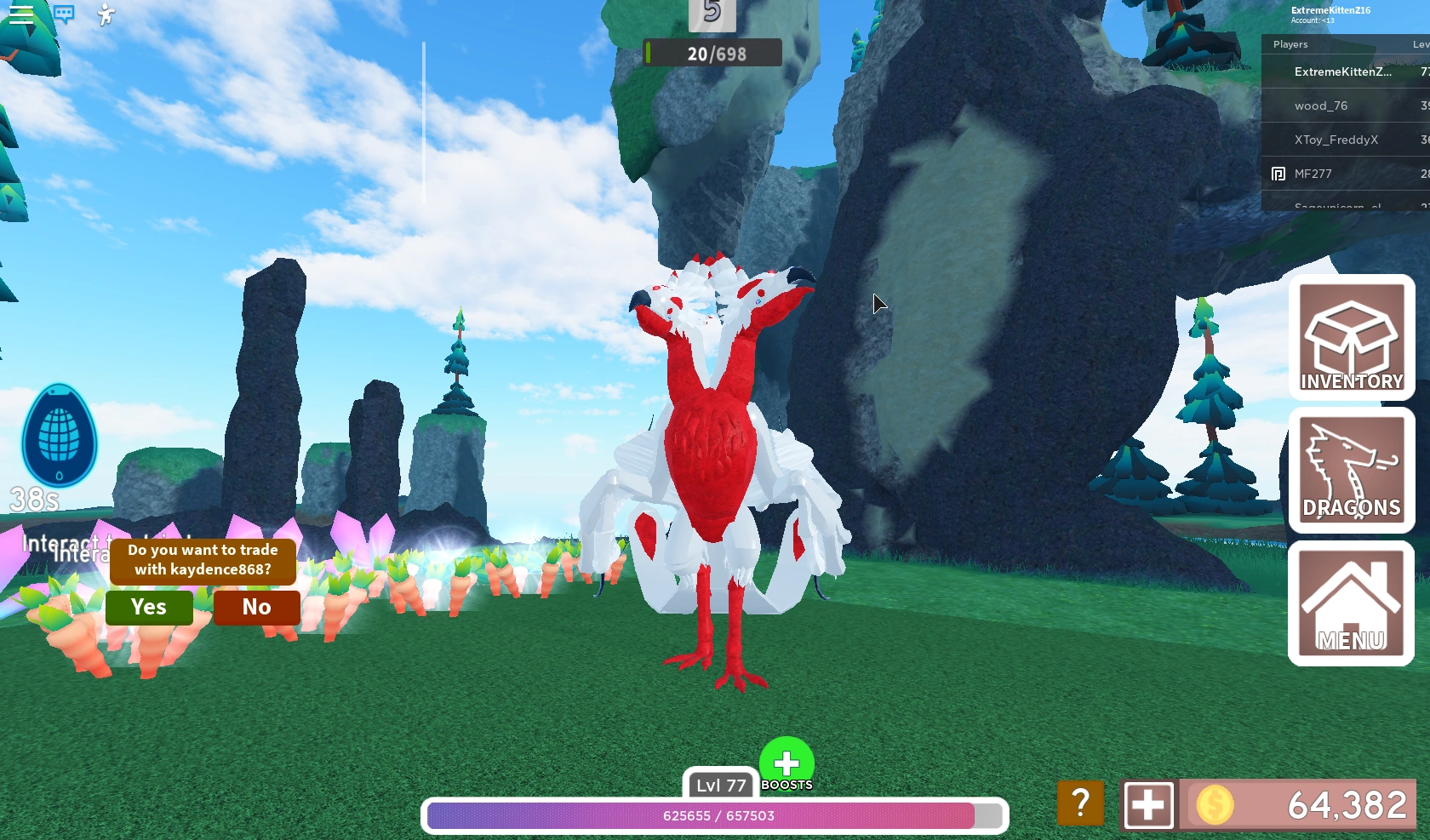Open Roblox chat bubble icon
This screenshot has width=1430, height=840.
[x=65, y=14]
